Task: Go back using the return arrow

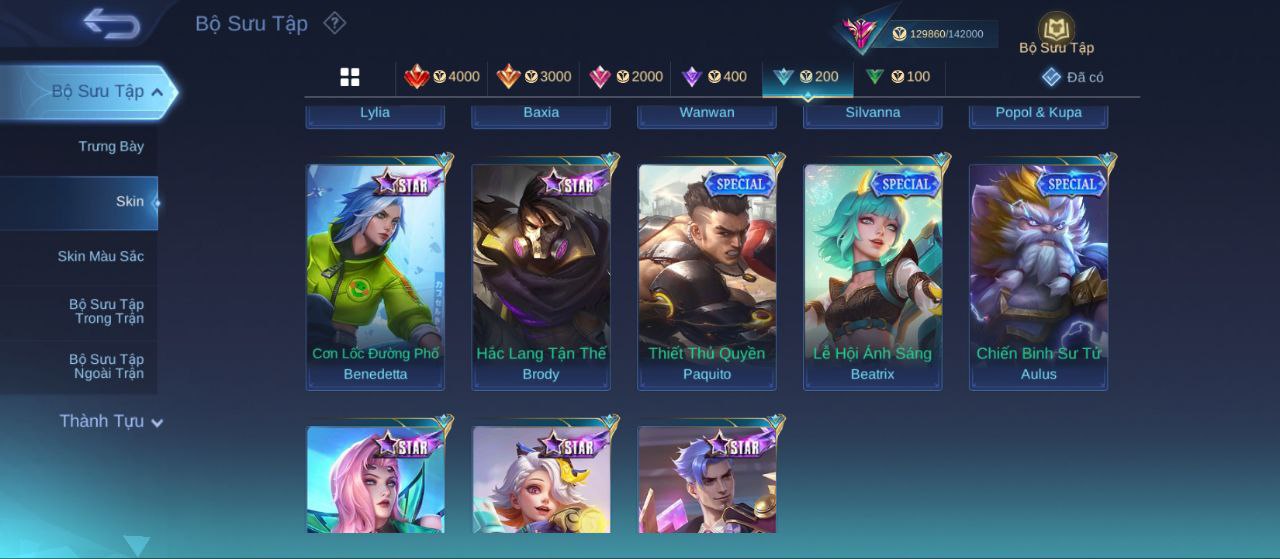Action: click(x=111, y=24)
